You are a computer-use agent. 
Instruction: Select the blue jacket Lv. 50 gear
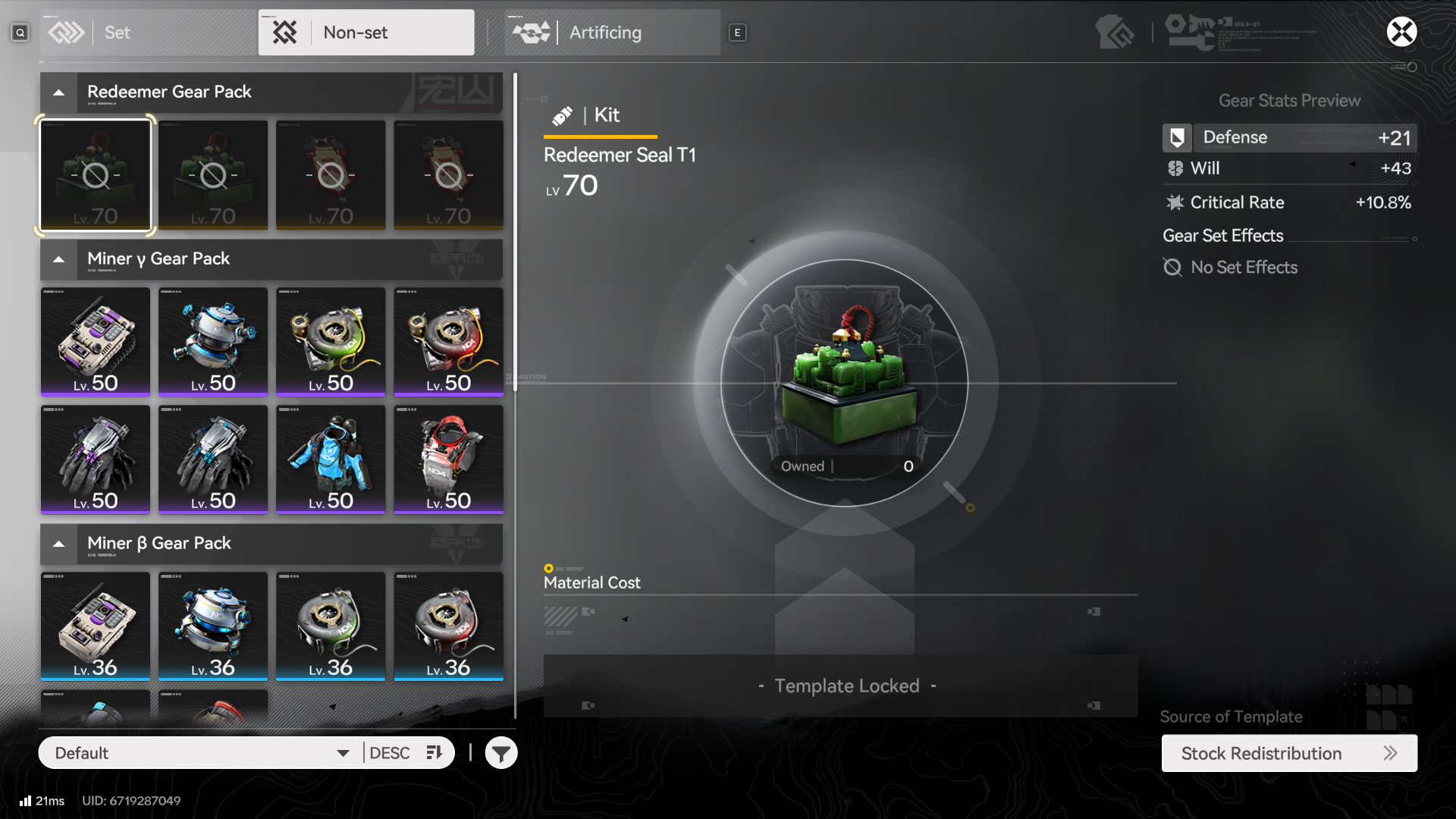click(331, 460)
